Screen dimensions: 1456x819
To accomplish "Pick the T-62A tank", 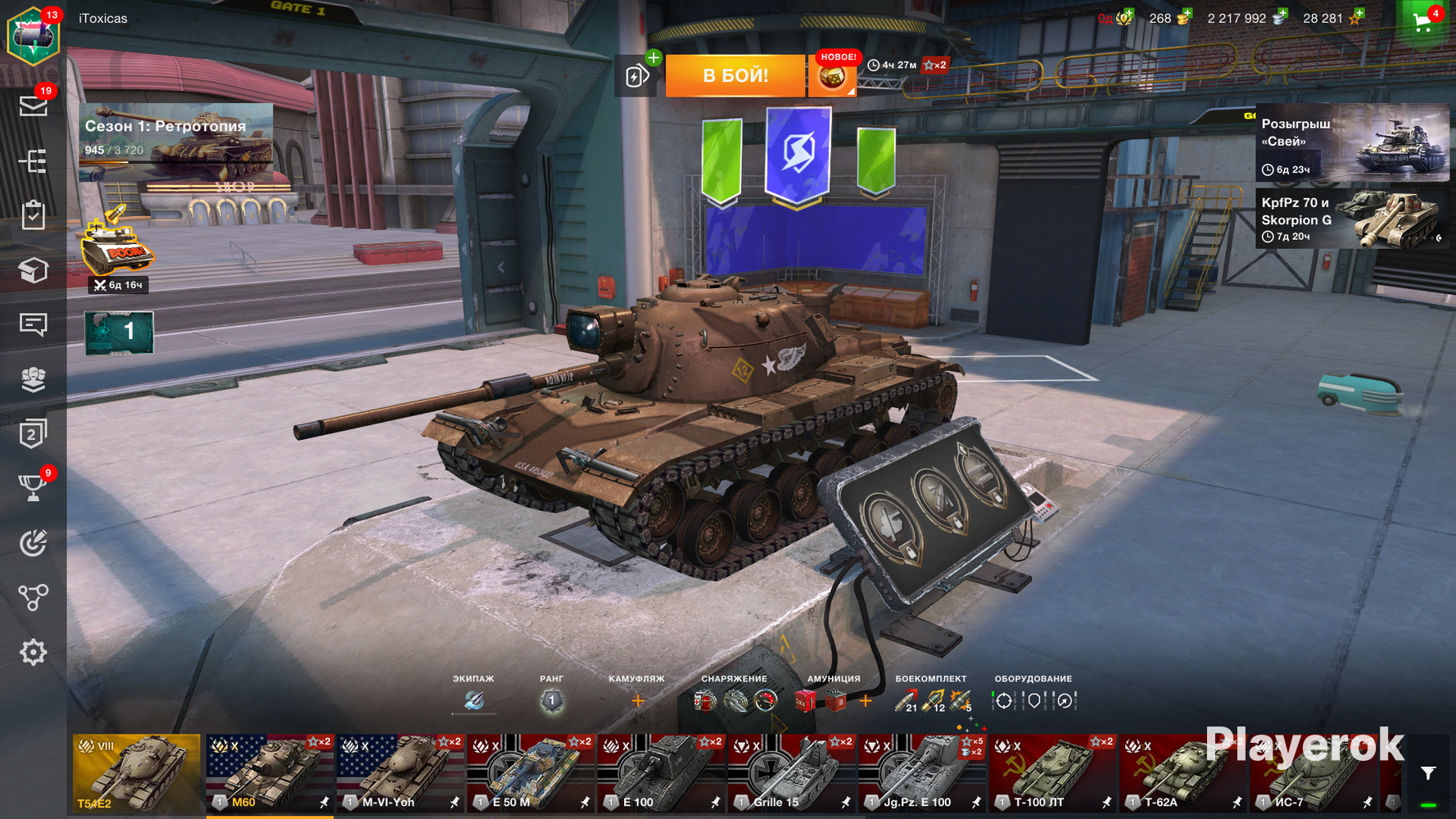I will click(1182, 773).
